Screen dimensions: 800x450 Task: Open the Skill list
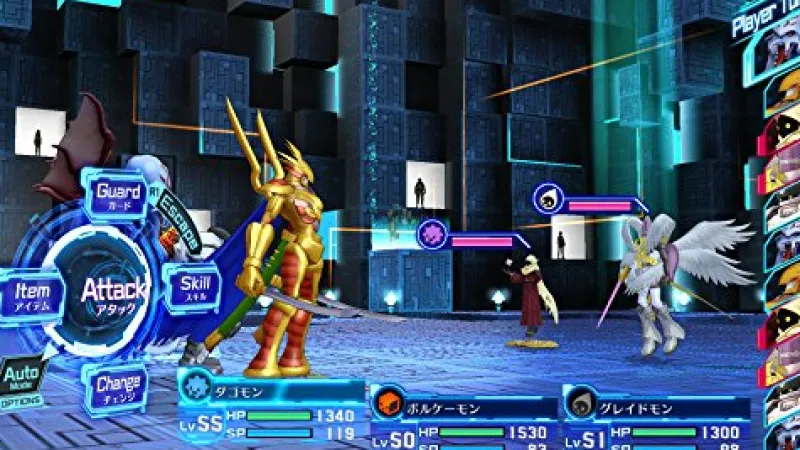click(193, 287)
